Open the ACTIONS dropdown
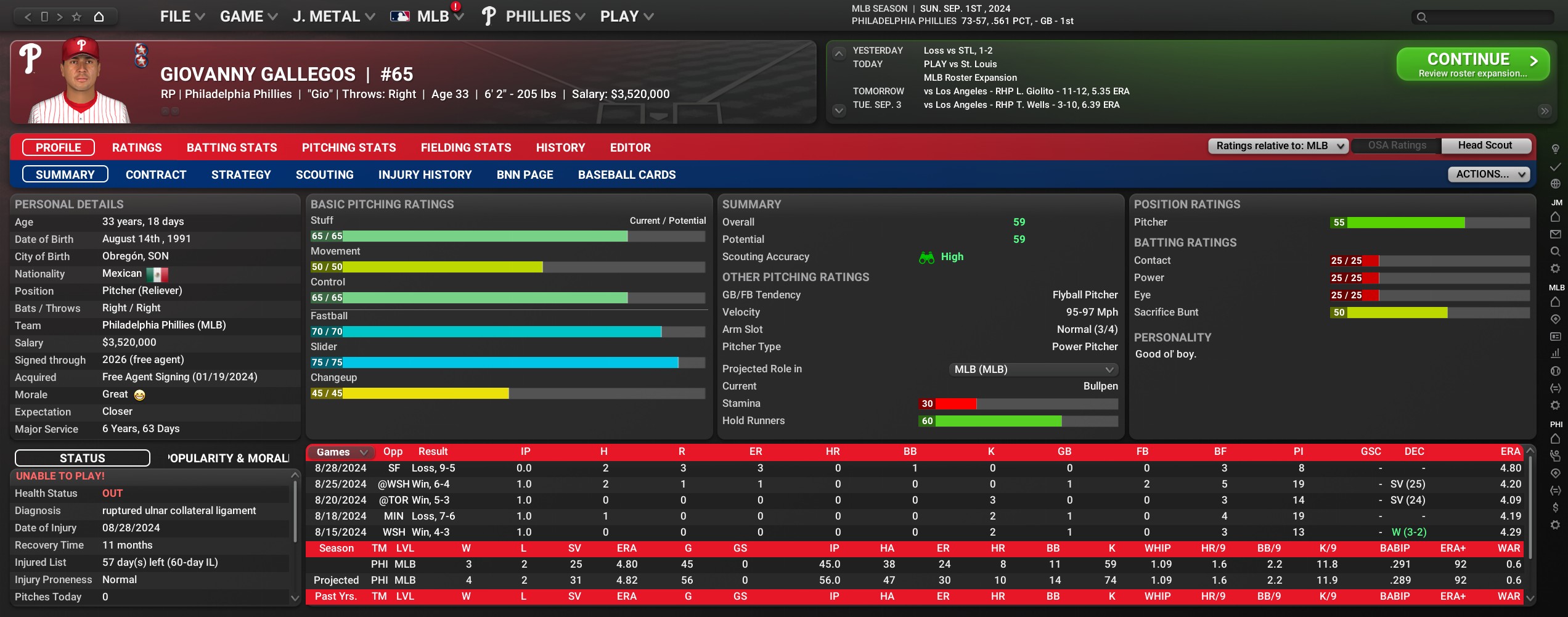1568x617 pixels. pos(1488,174)
